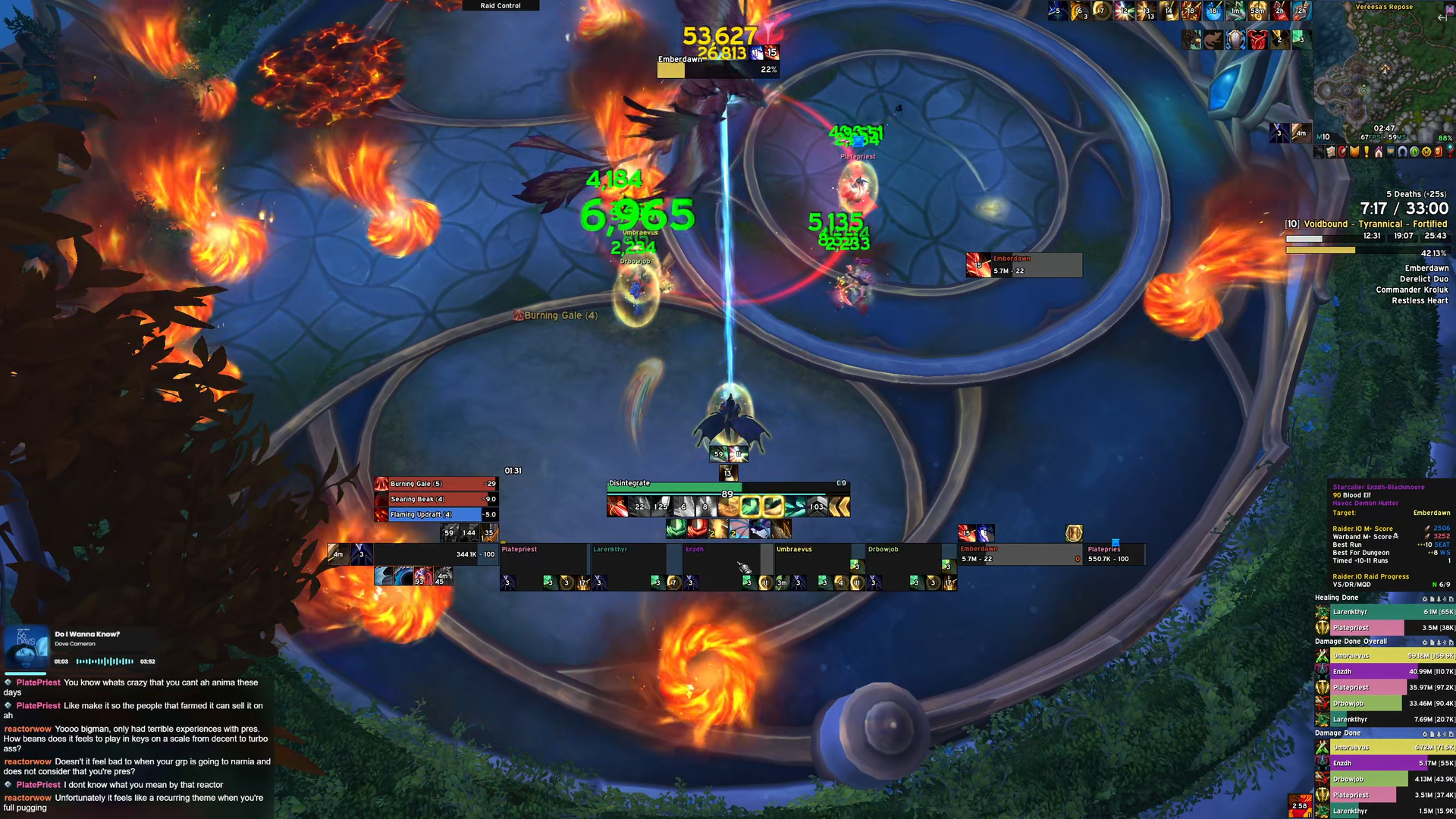Collapse the minimap with the arrow button
The width and height of the screenshot is (1456, 819).
tap(1442, 17)
